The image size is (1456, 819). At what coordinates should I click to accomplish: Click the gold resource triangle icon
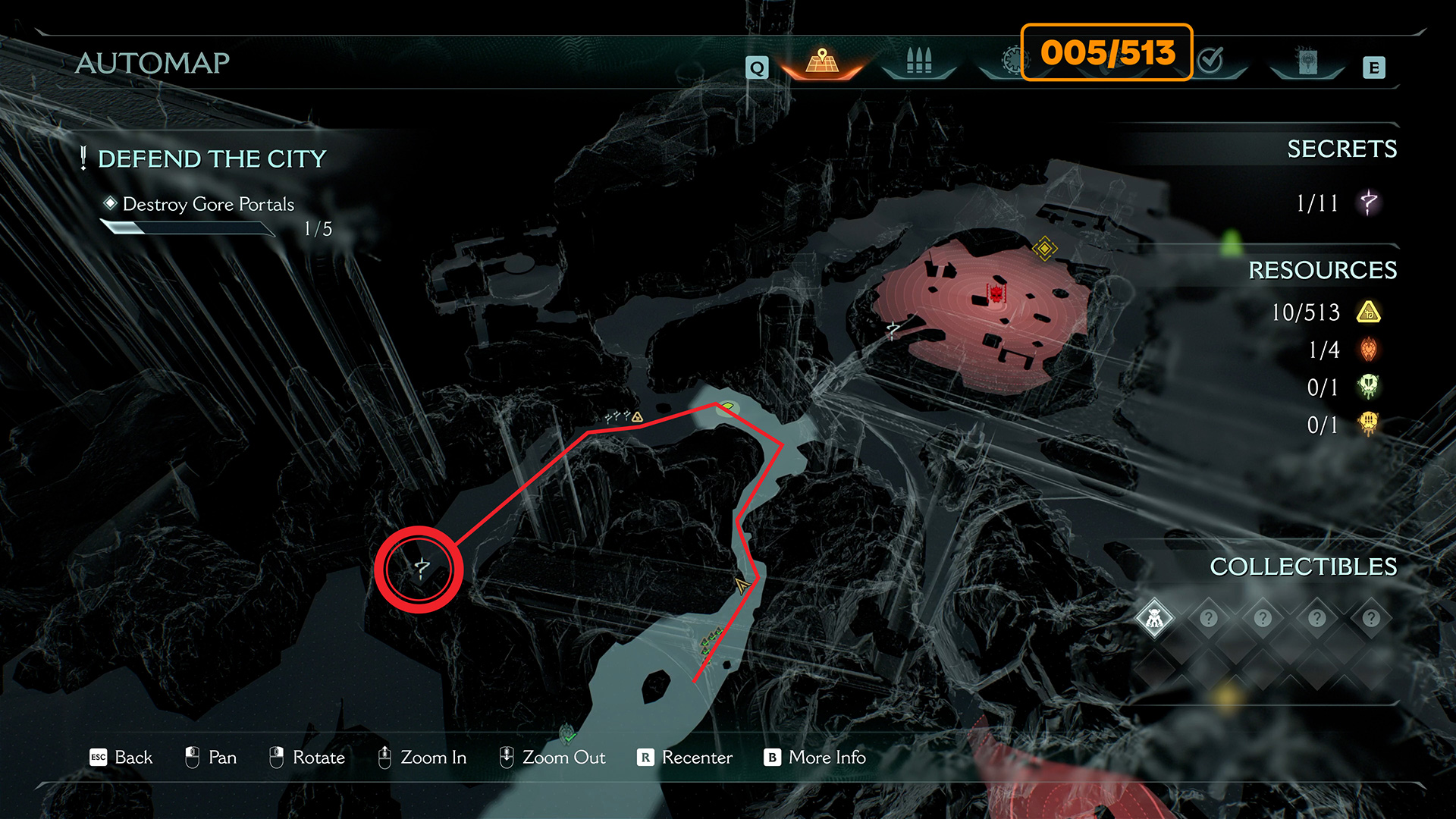coord(1369,312)
